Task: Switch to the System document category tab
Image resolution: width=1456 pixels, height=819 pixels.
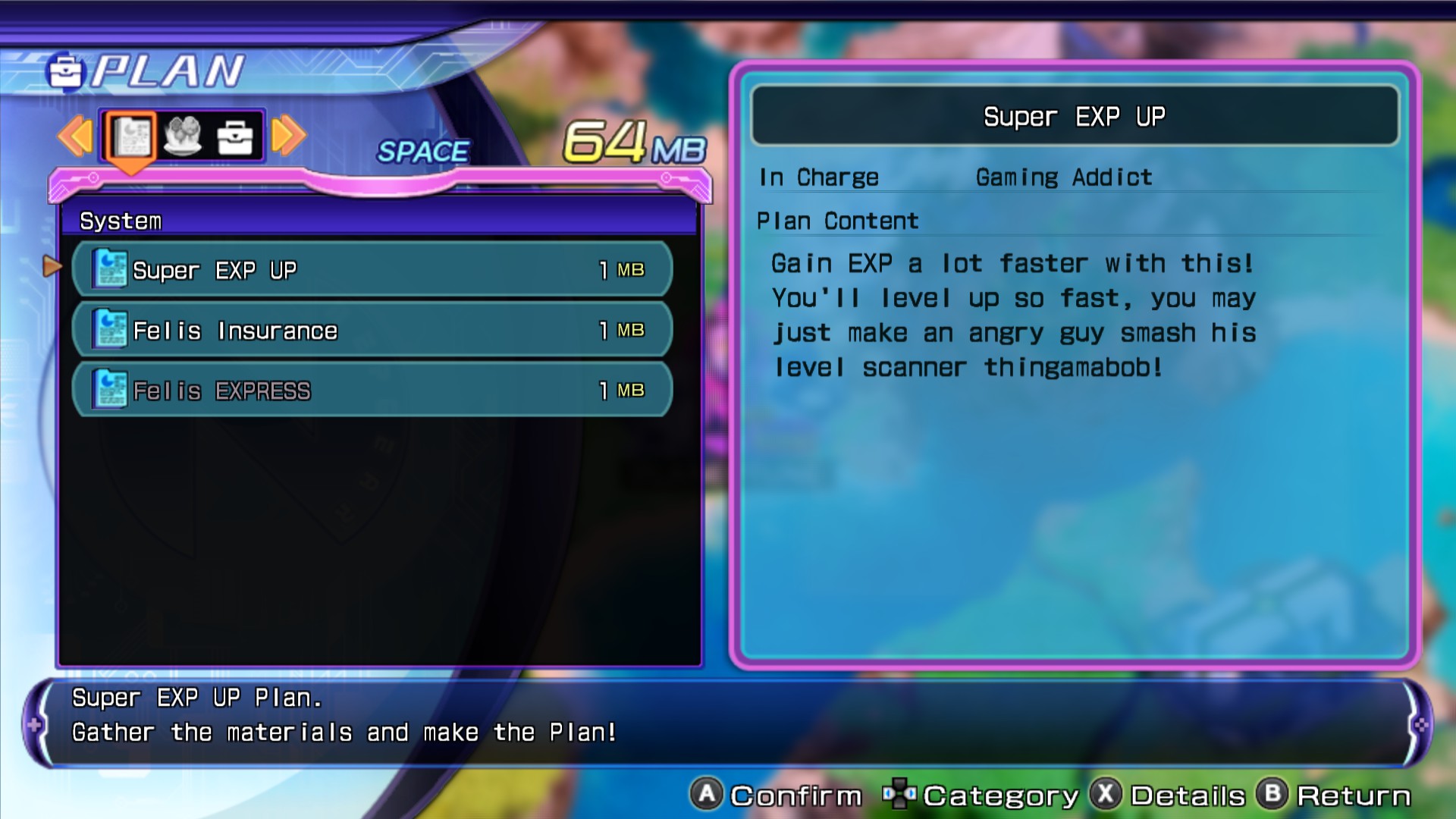Action: click(x=132, y=136)
